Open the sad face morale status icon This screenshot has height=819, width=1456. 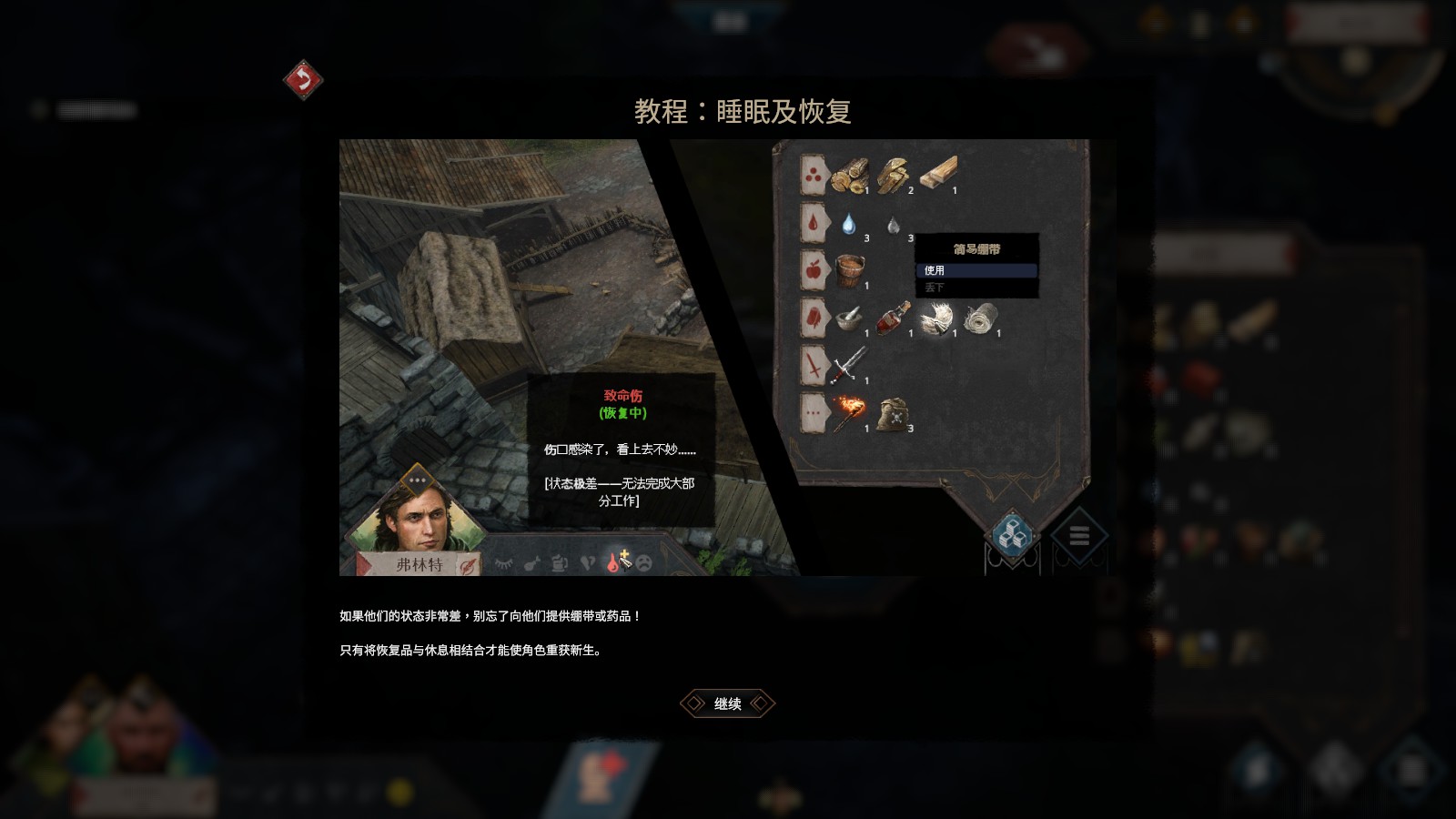click(645, 562)
